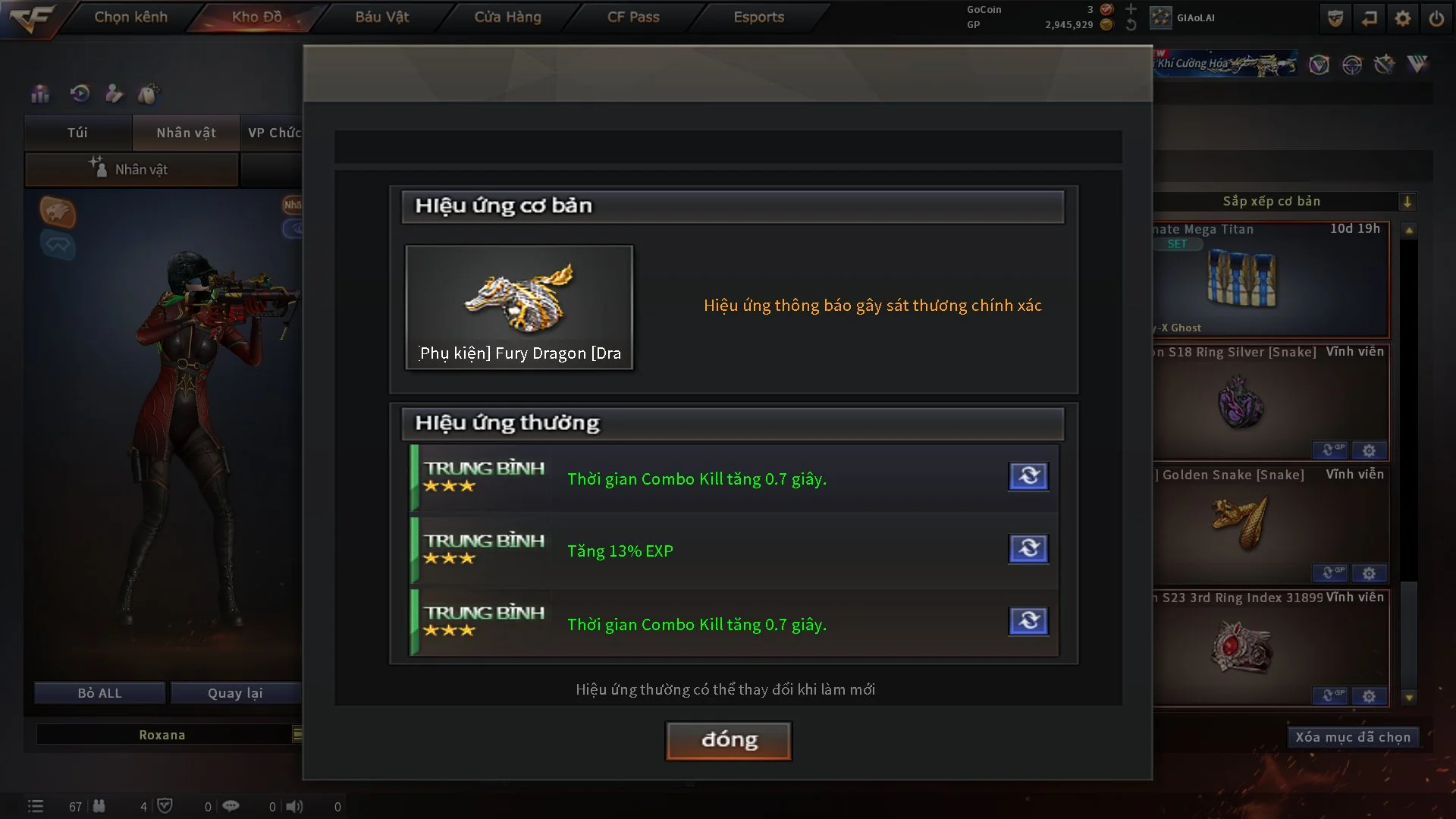The width and height of the screenshot is (1456, 819).
Task: Open the Chọn kênh menu
Action: point(130,17)
